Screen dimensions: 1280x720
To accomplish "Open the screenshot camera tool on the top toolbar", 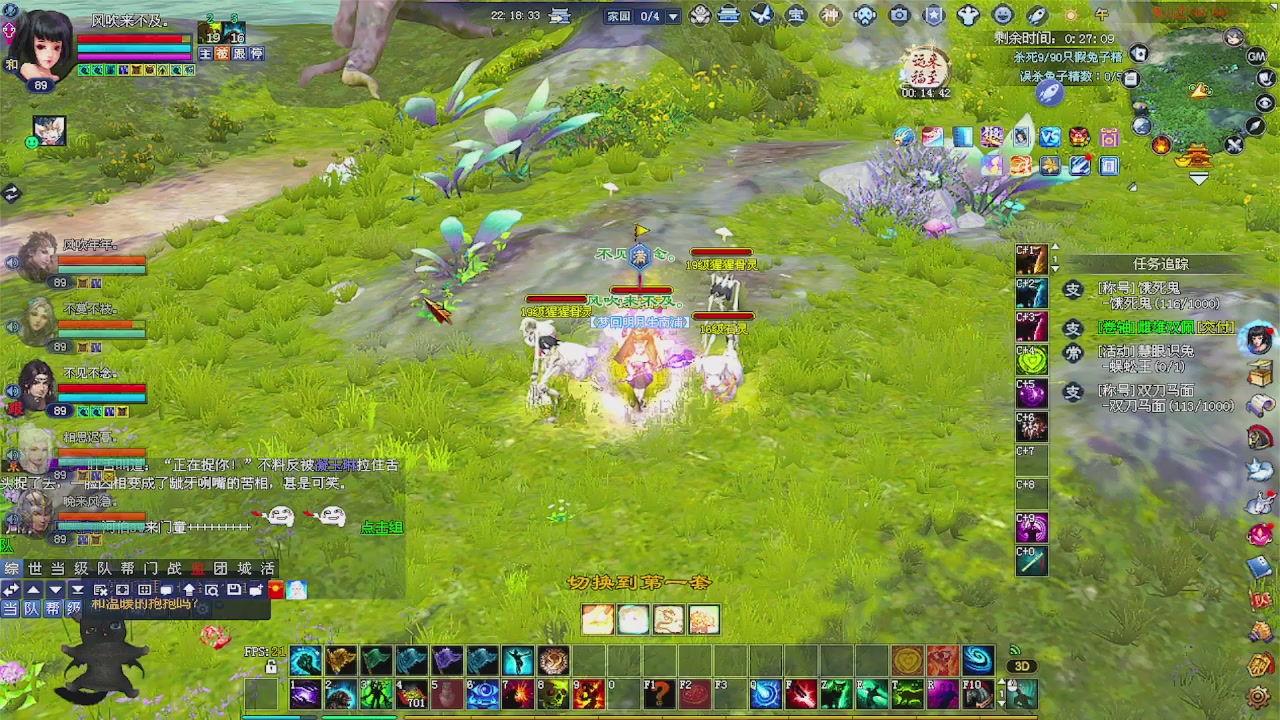I will (898, 15).
